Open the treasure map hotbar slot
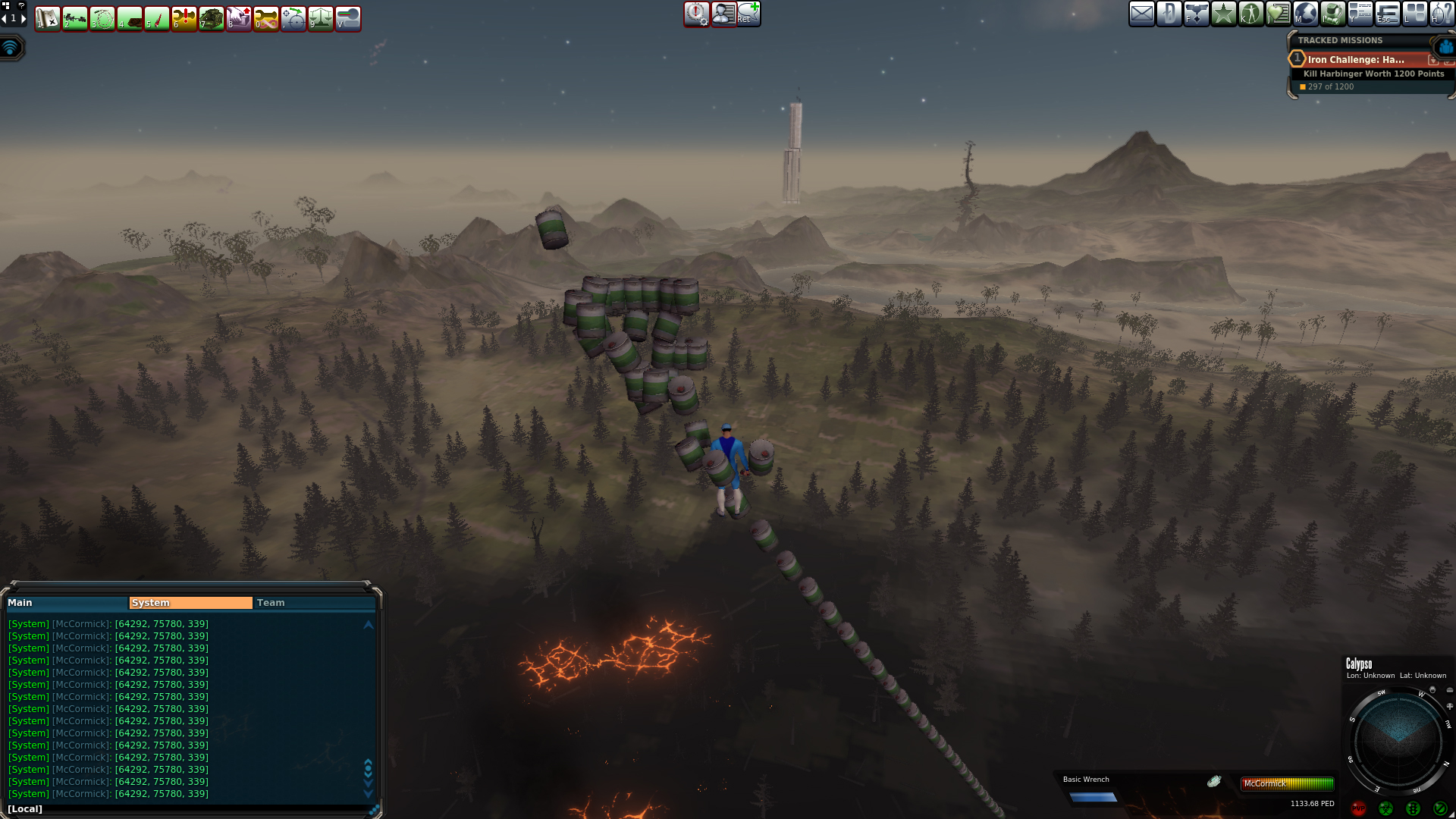Screen dimensions: 1456x819 [47, 18]
